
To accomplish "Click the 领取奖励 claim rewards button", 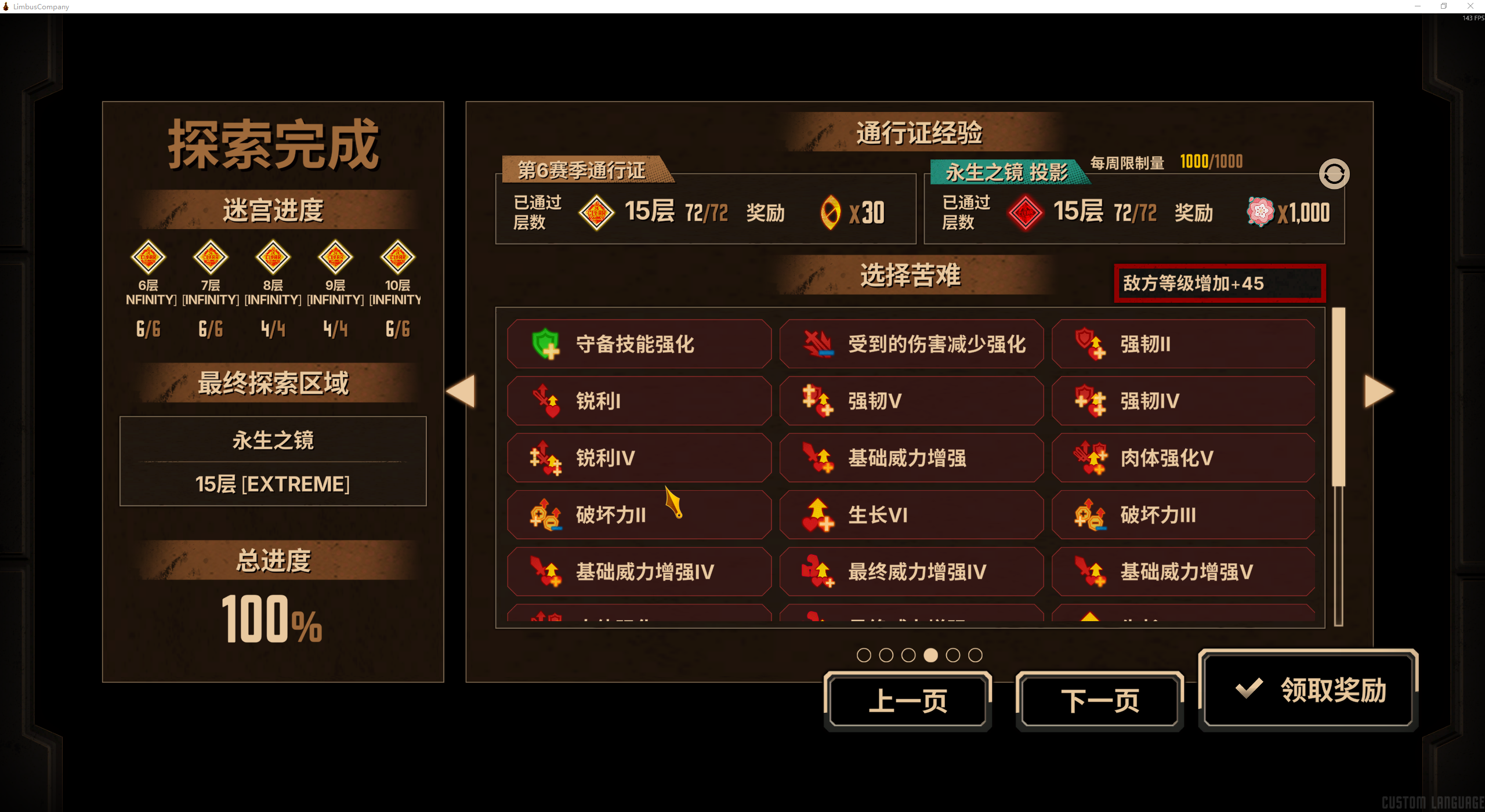I will click(x=1308, y=690).
